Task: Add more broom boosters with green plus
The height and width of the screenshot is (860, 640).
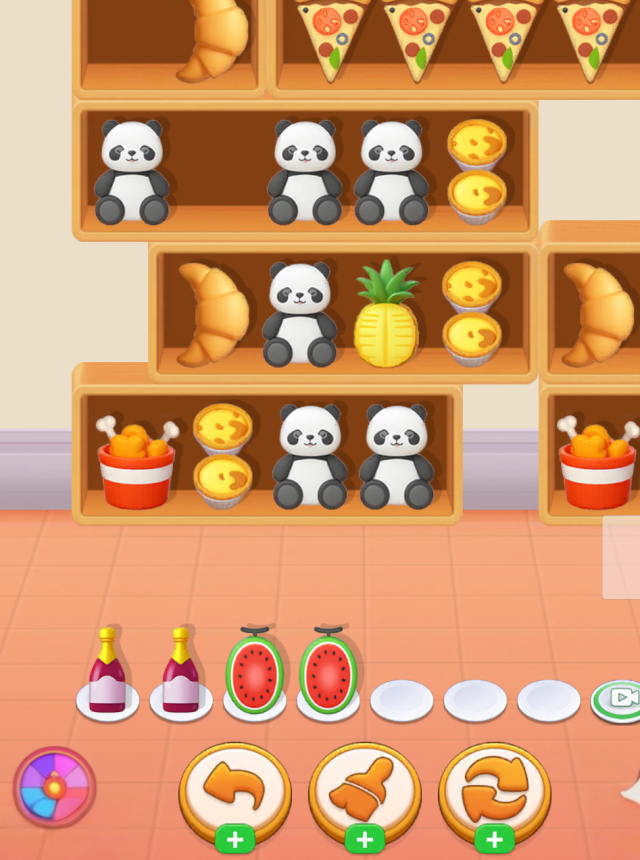Action: click(365, 840)
